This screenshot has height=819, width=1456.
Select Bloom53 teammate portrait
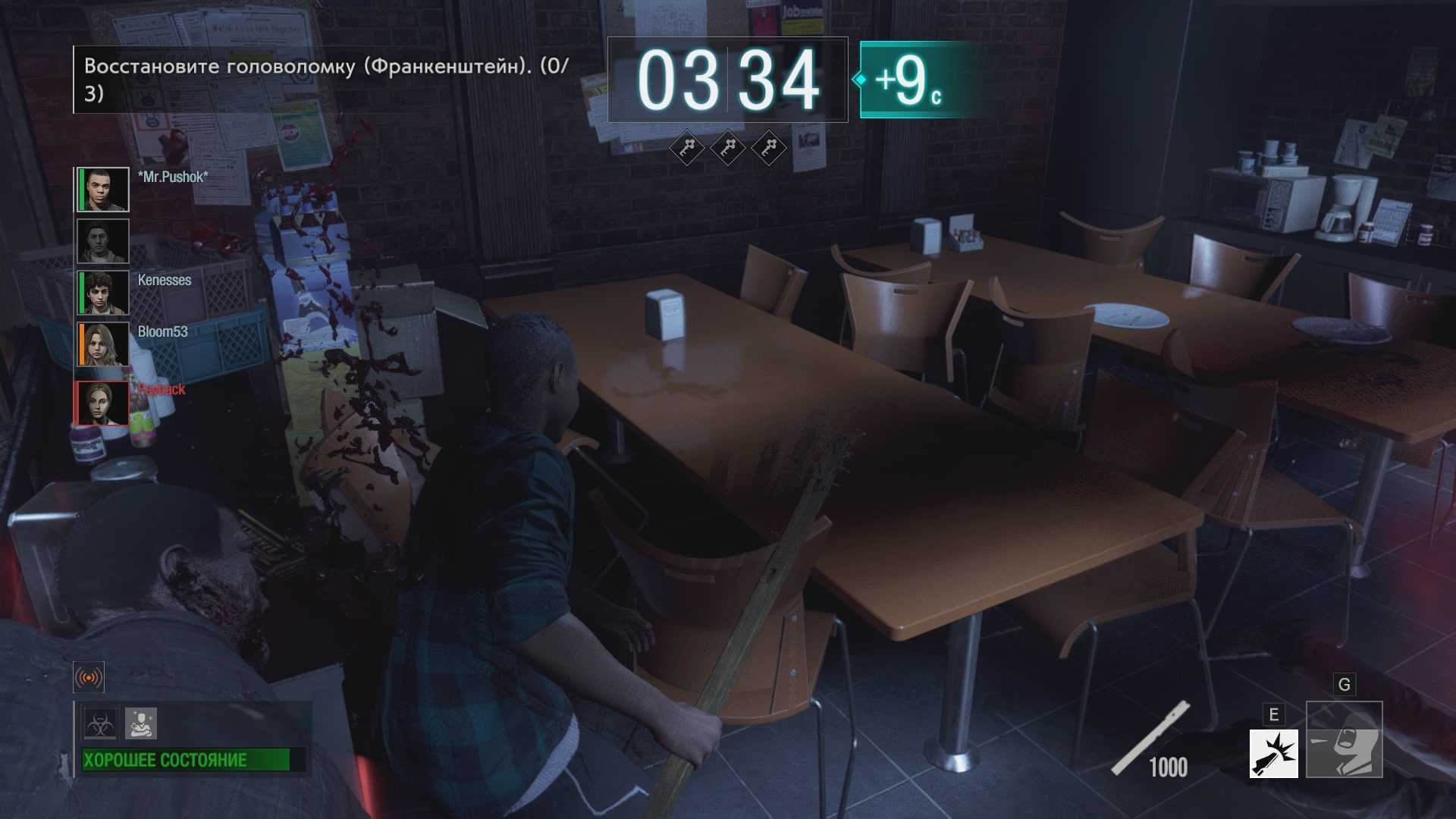[x=103, y=344]
